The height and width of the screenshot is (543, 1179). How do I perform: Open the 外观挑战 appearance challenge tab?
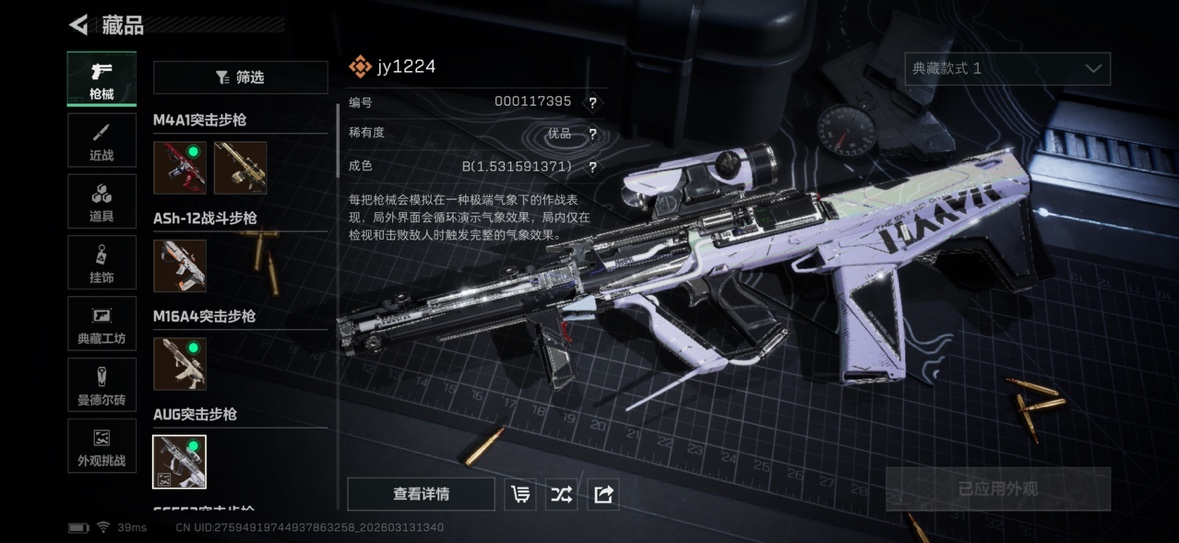[101, 446]
